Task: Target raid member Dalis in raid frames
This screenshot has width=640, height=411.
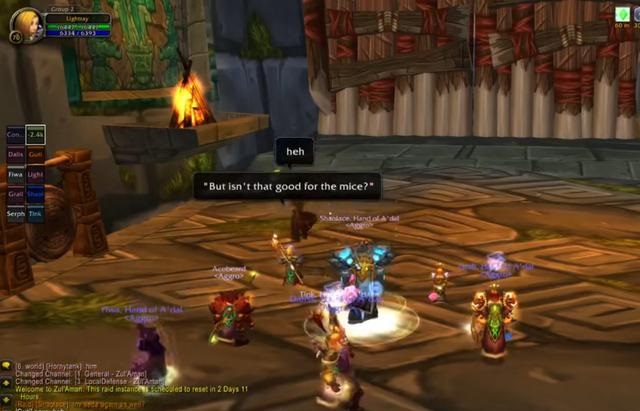Action: click(15, 154)
